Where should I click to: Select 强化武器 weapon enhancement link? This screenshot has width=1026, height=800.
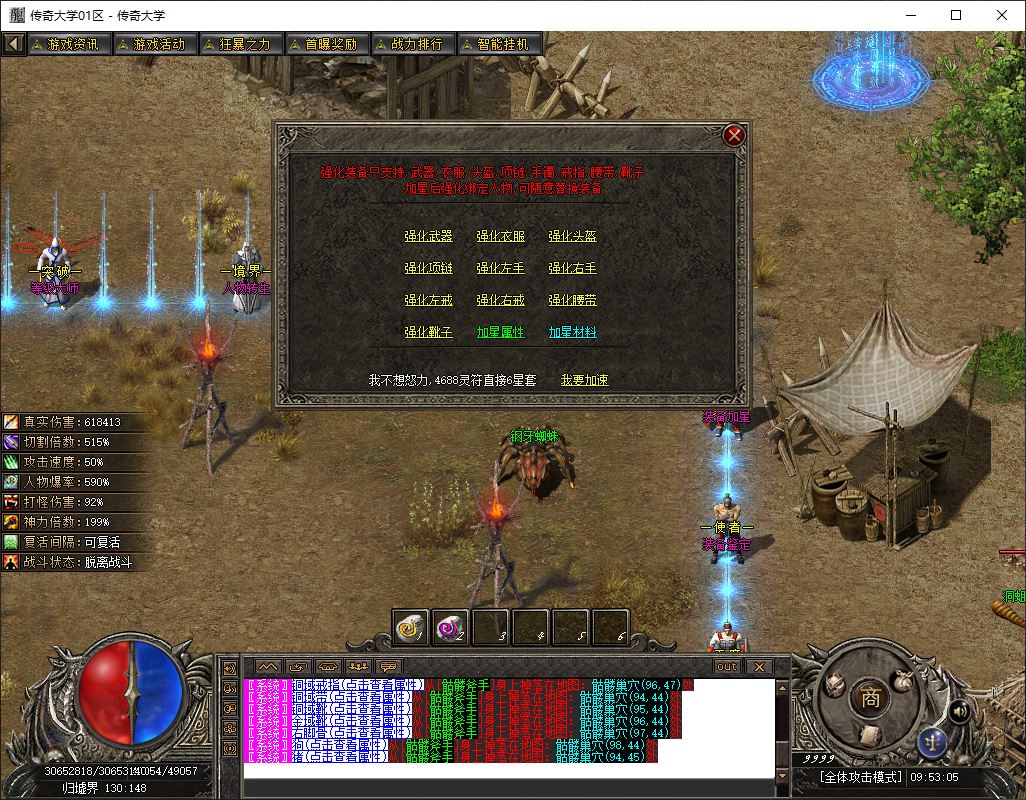[x=428, y=237]
